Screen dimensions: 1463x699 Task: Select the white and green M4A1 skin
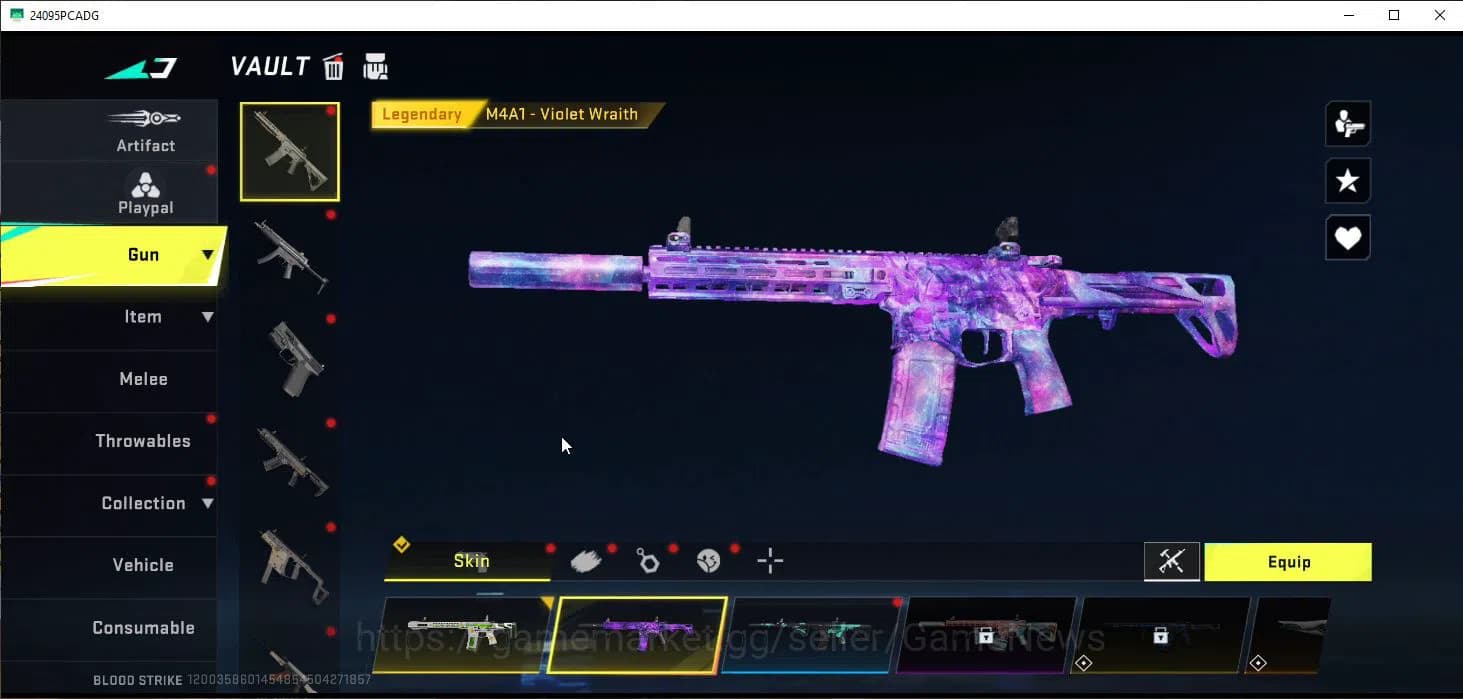click(x=462, y=634)
